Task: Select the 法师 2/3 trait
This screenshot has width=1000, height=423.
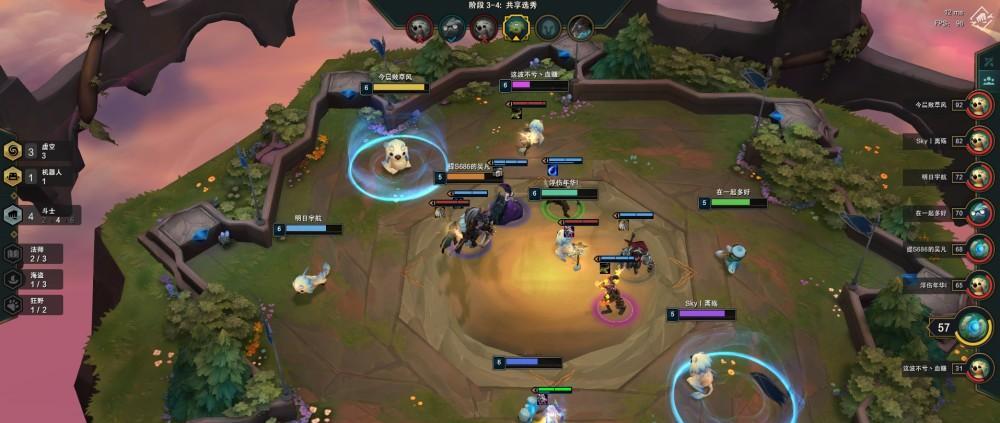Action: tap(30, 254)
